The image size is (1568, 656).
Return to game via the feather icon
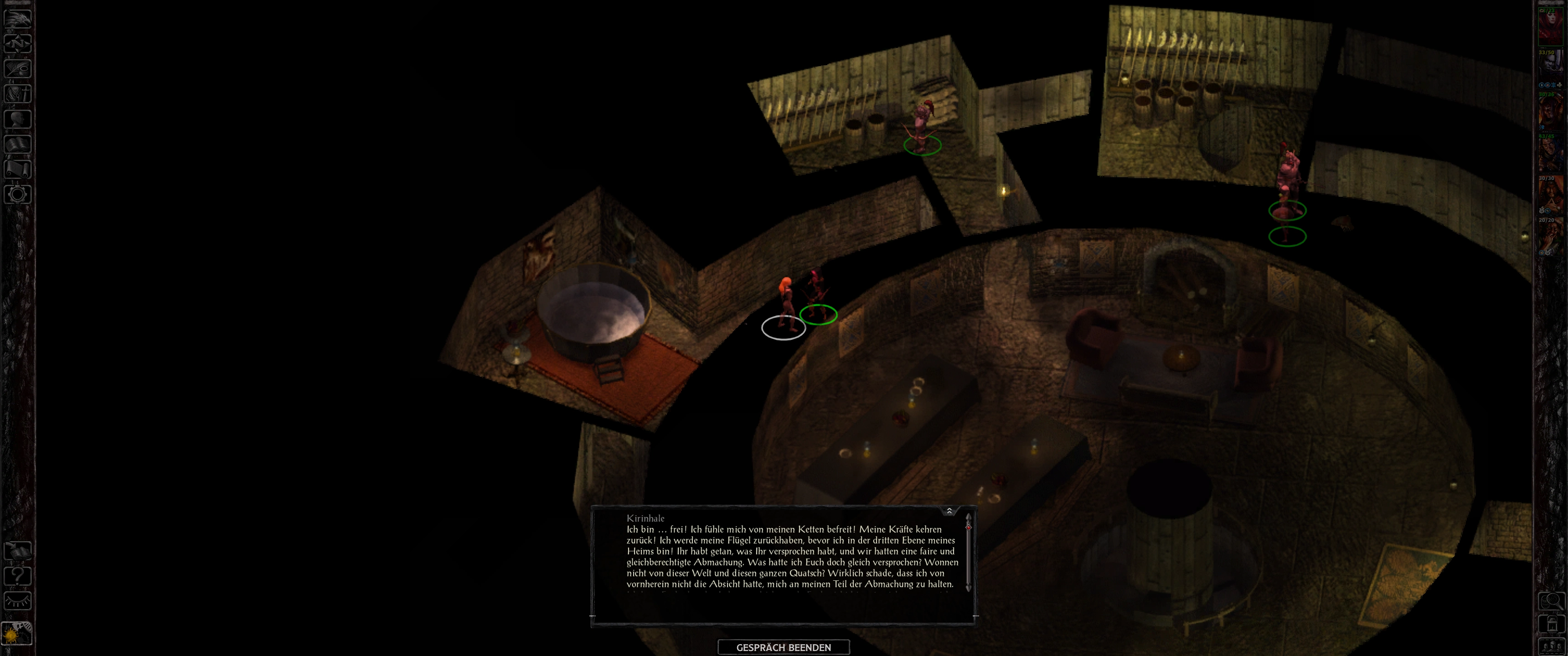[18, 18]
